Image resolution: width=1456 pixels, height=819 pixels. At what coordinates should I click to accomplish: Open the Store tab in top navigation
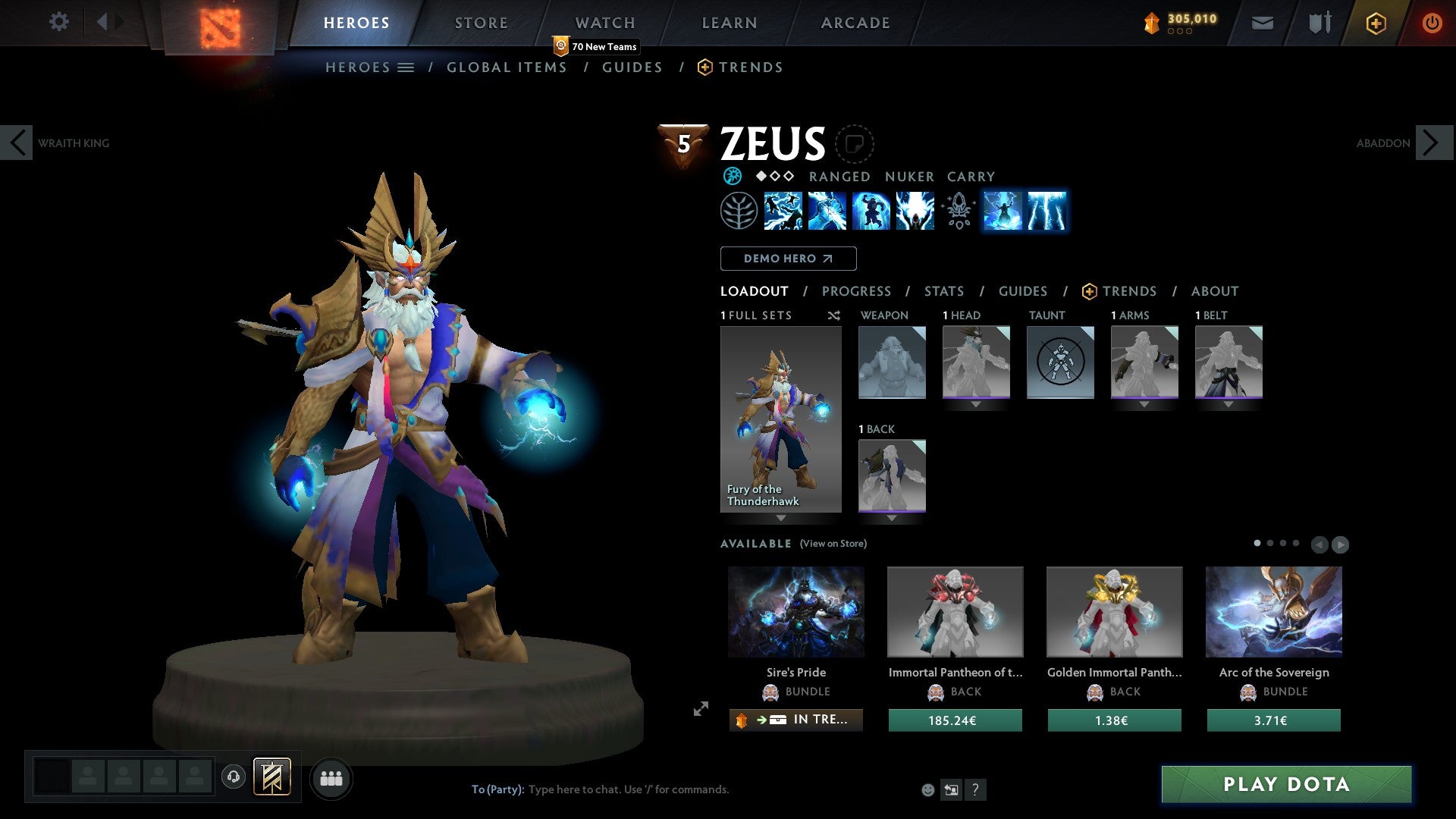pos(481,23)
